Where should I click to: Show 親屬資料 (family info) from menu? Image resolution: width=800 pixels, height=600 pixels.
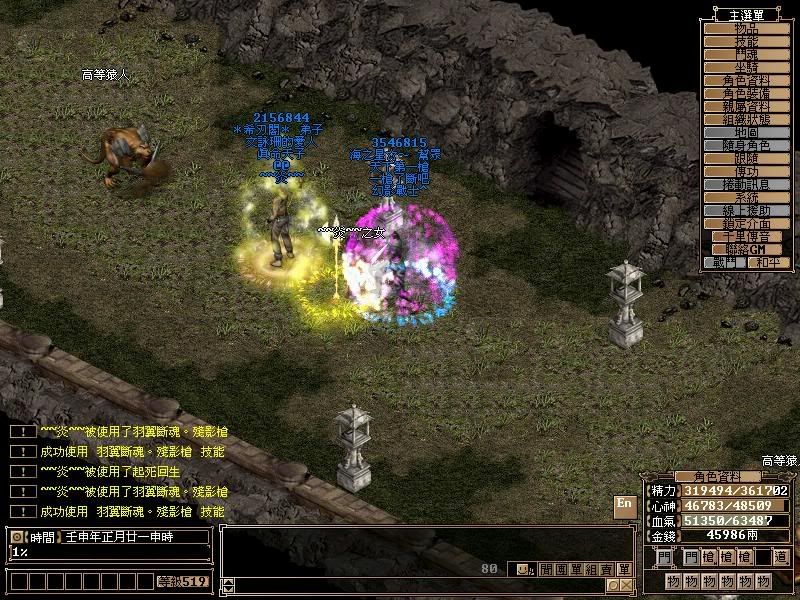(x=746, y=106)
